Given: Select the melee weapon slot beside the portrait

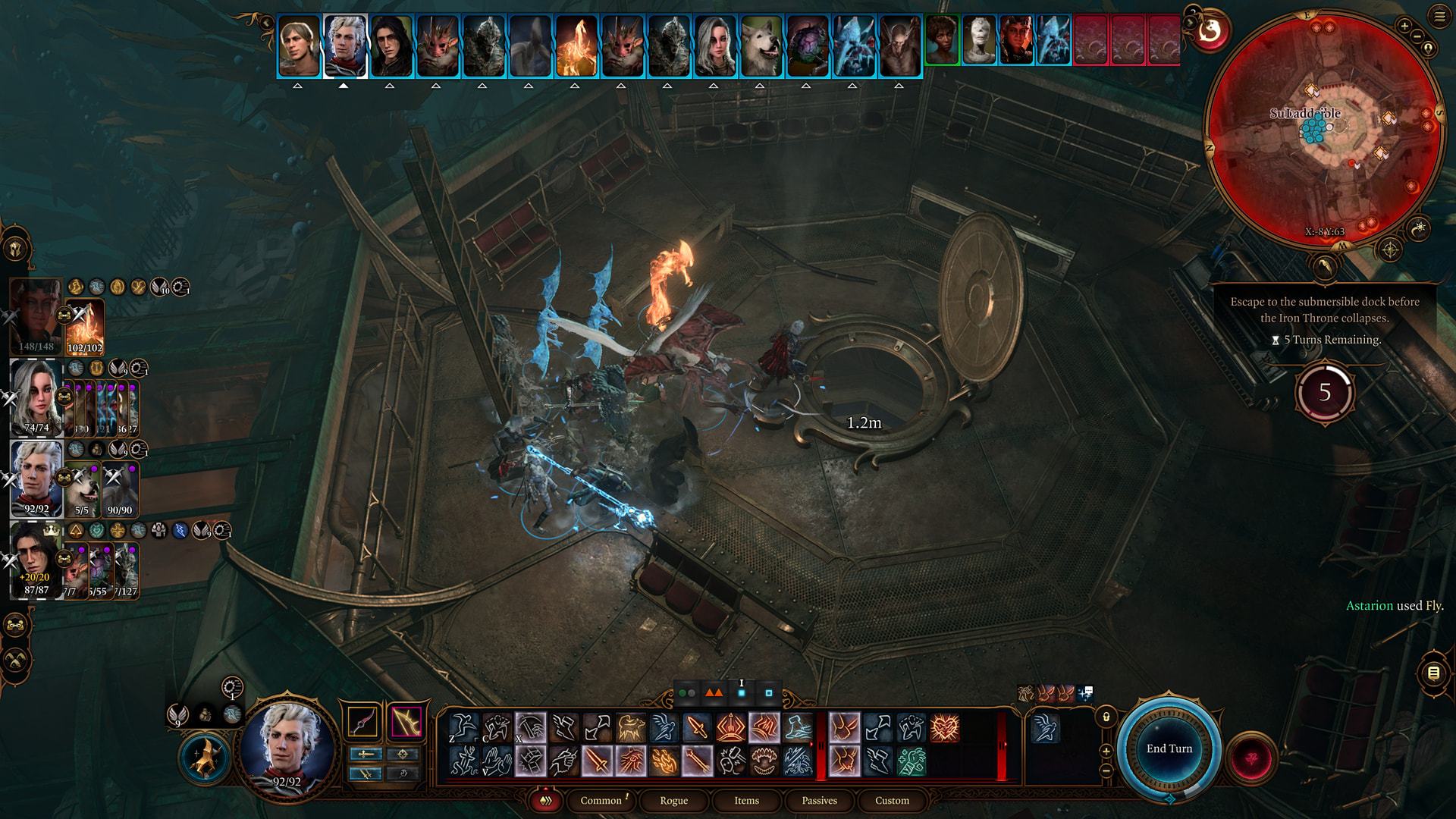Looking at the screenshot, I should click(x=362, y=722).
